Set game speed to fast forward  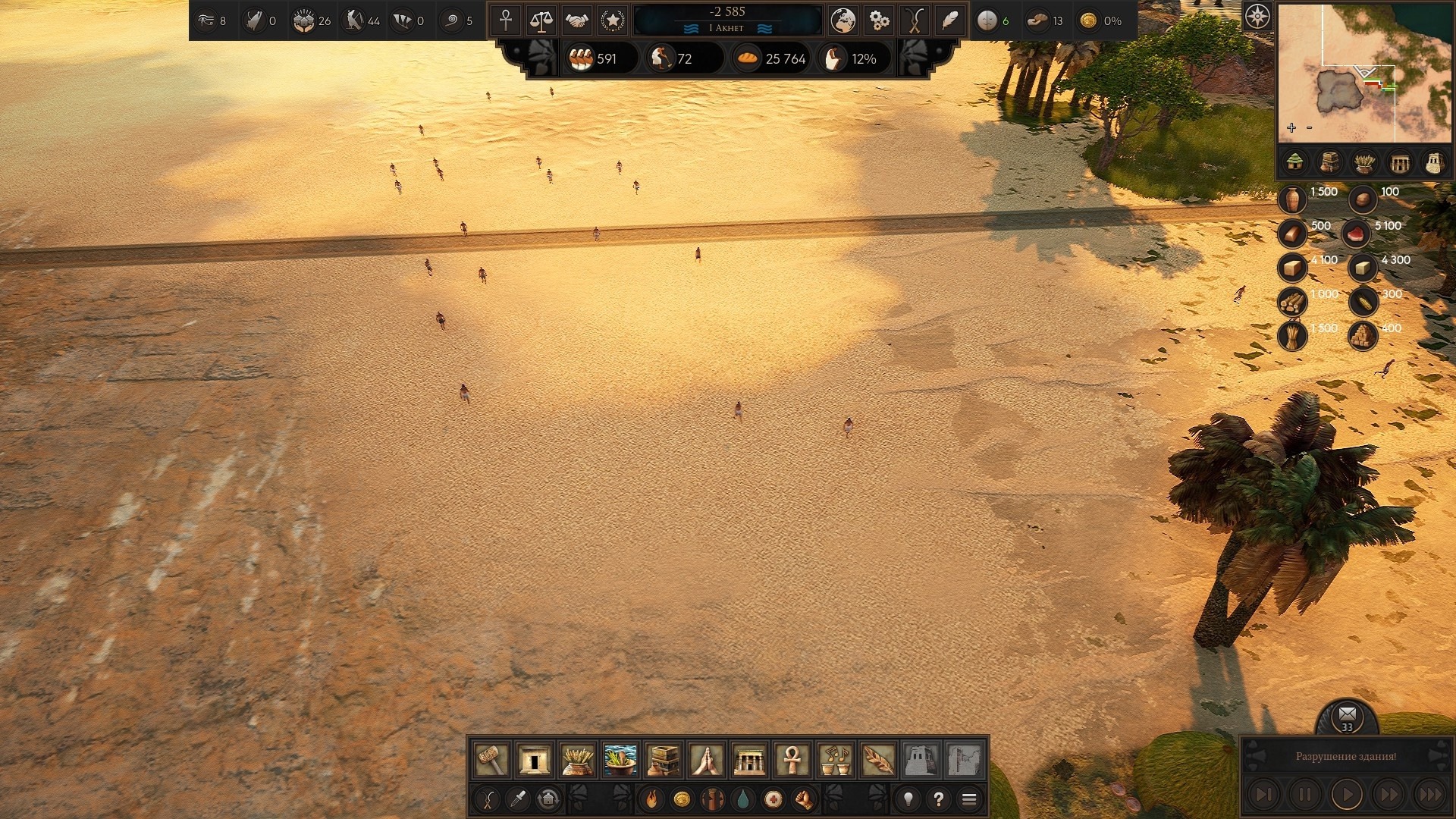pos(1389,795)
